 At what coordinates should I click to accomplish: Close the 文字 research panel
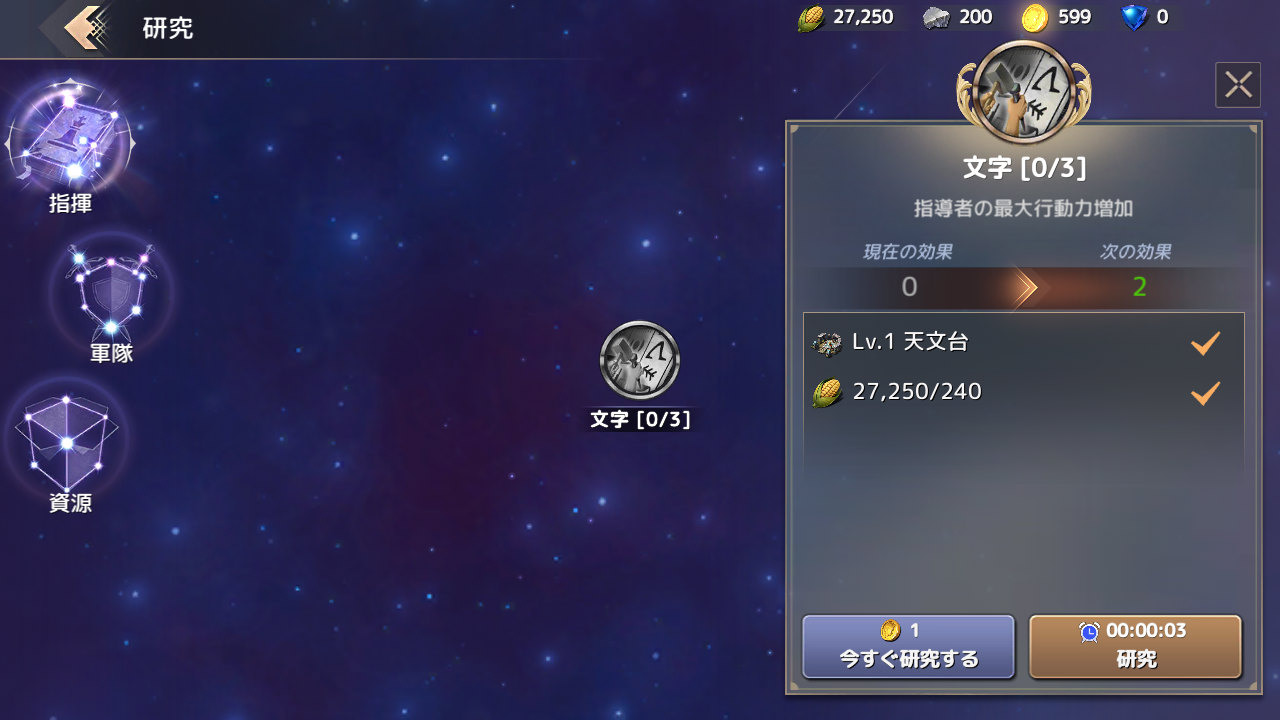[1238, 84]
